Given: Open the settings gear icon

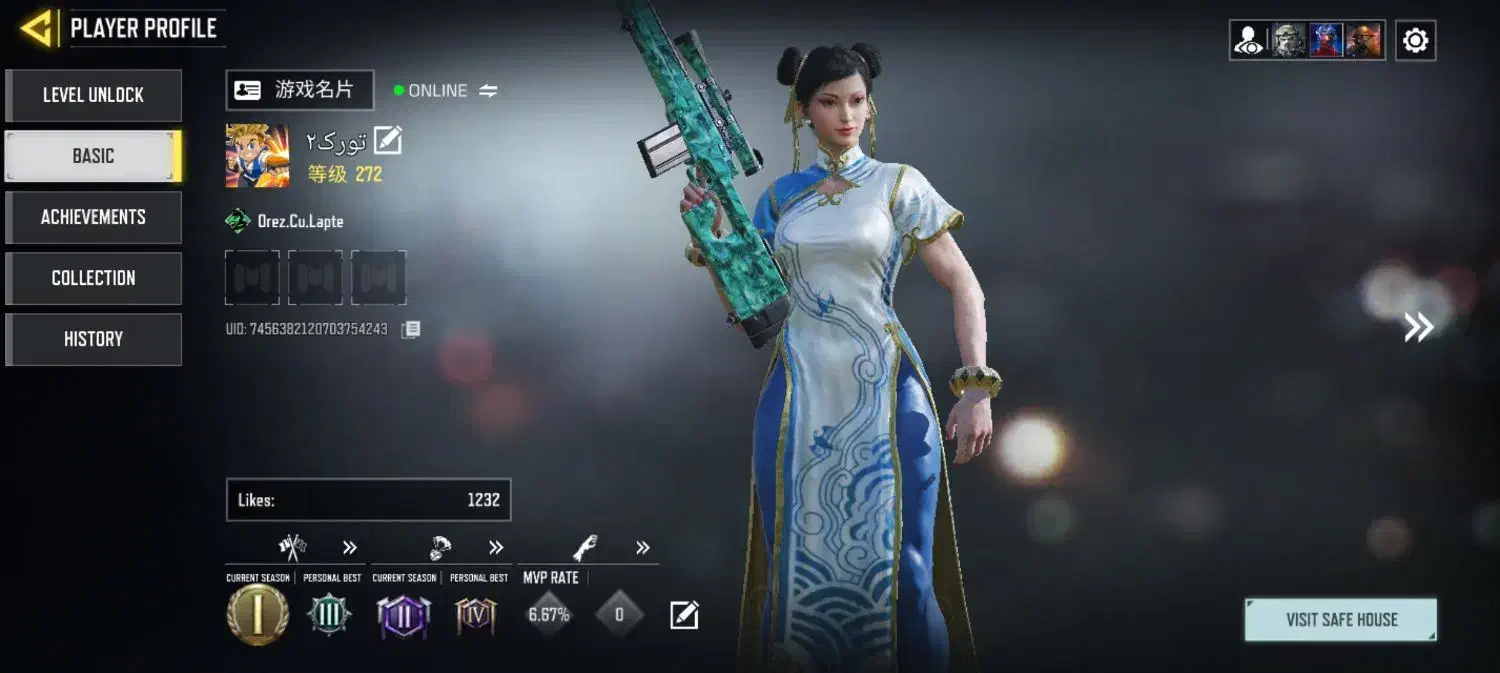Looking at the screenshot, I should [1415, 41].
